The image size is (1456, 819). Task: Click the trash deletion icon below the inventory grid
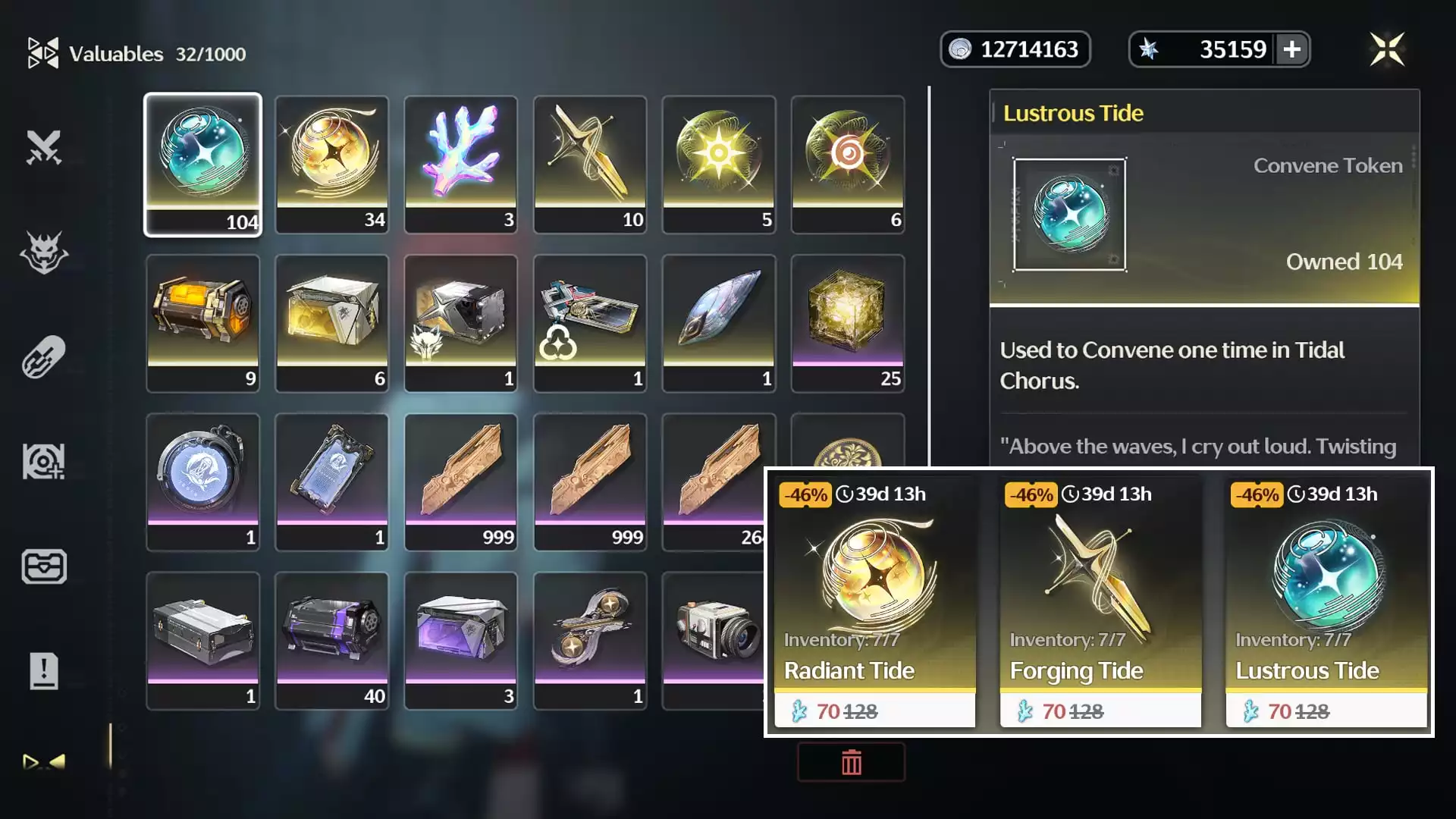(850, 762)
